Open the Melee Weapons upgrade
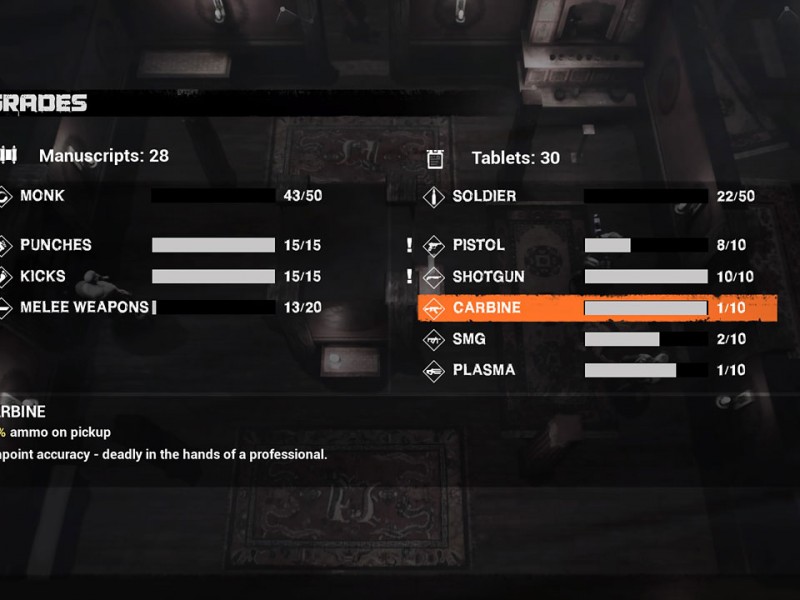Viewport: 800px width, 600px height. (84, 307)
